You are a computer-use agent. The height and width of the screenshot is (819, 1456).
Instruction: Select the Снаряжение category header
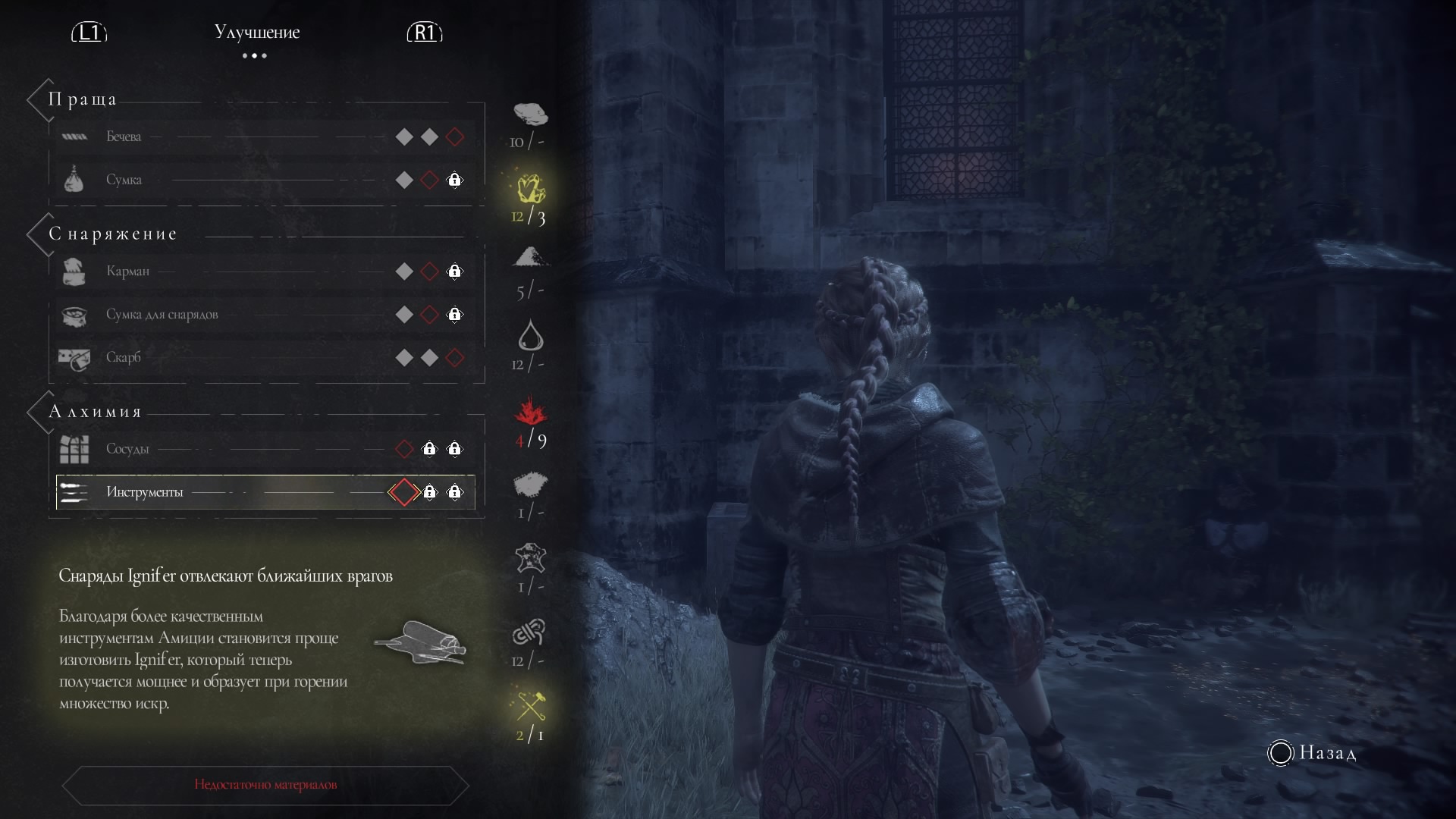coord(112,234)
